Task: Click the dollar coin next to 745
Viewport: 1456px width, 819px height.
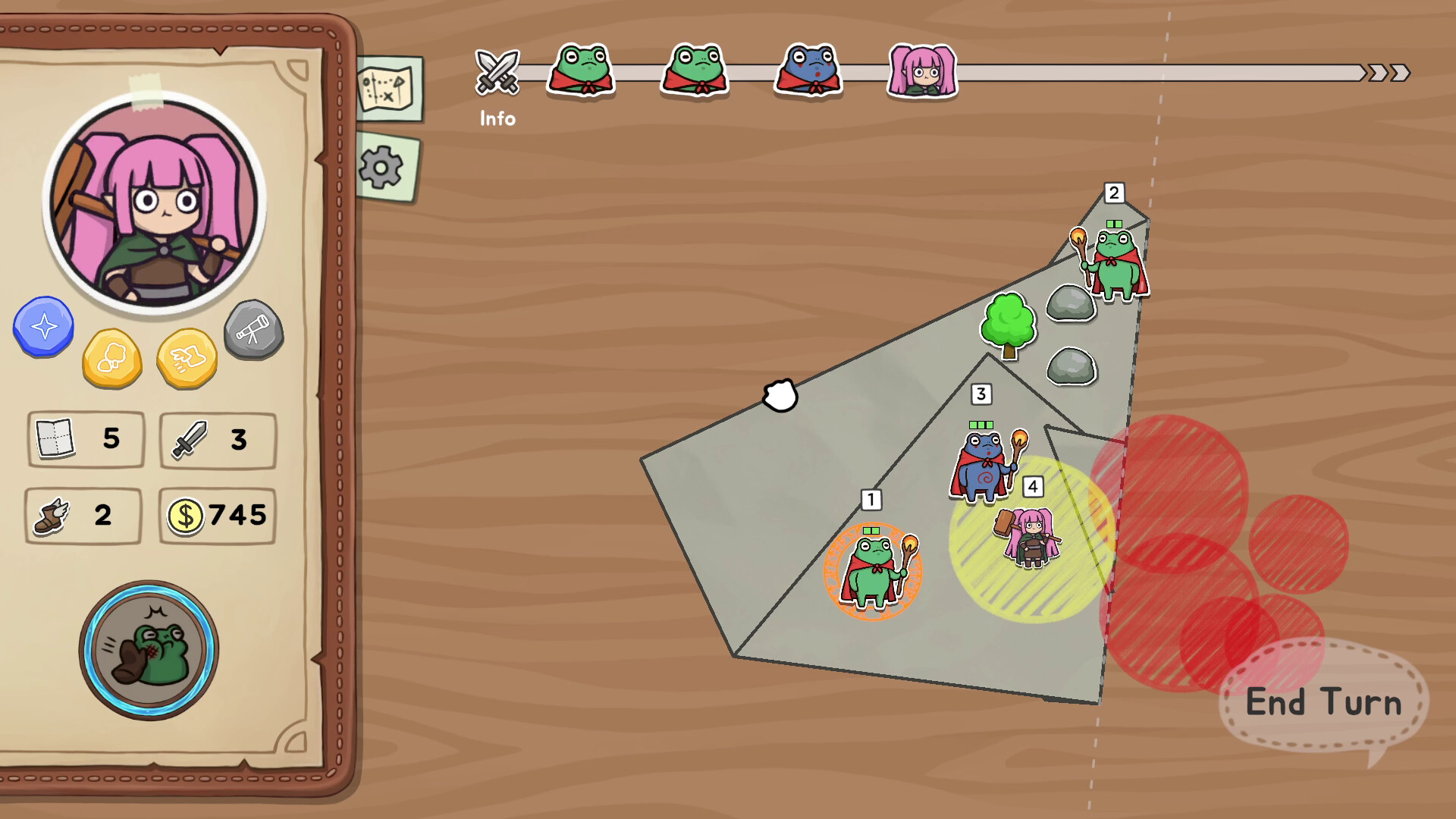Action: 187,515
